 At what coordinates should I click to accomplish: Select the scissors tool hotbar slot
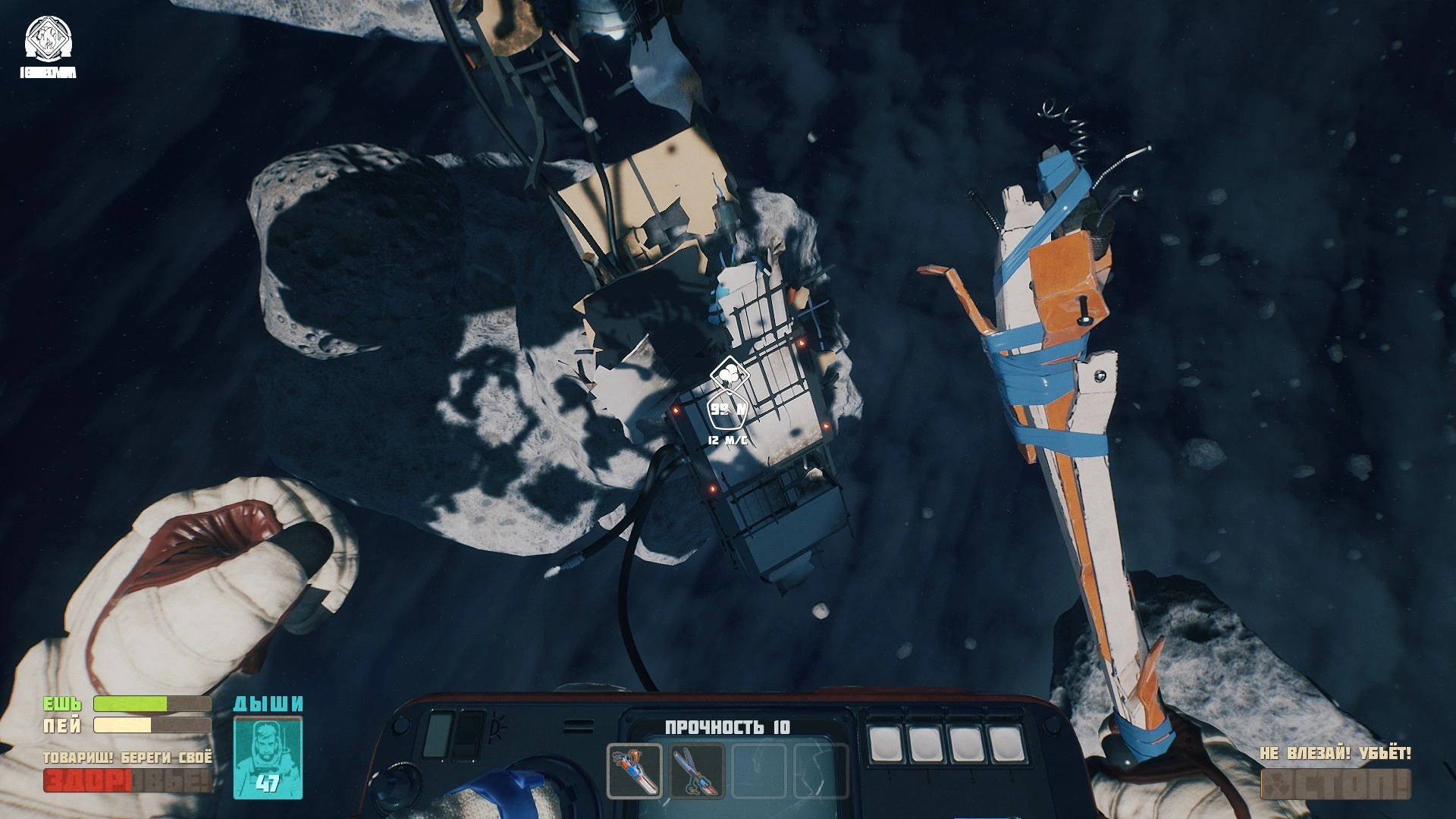[x=698, y=771]
